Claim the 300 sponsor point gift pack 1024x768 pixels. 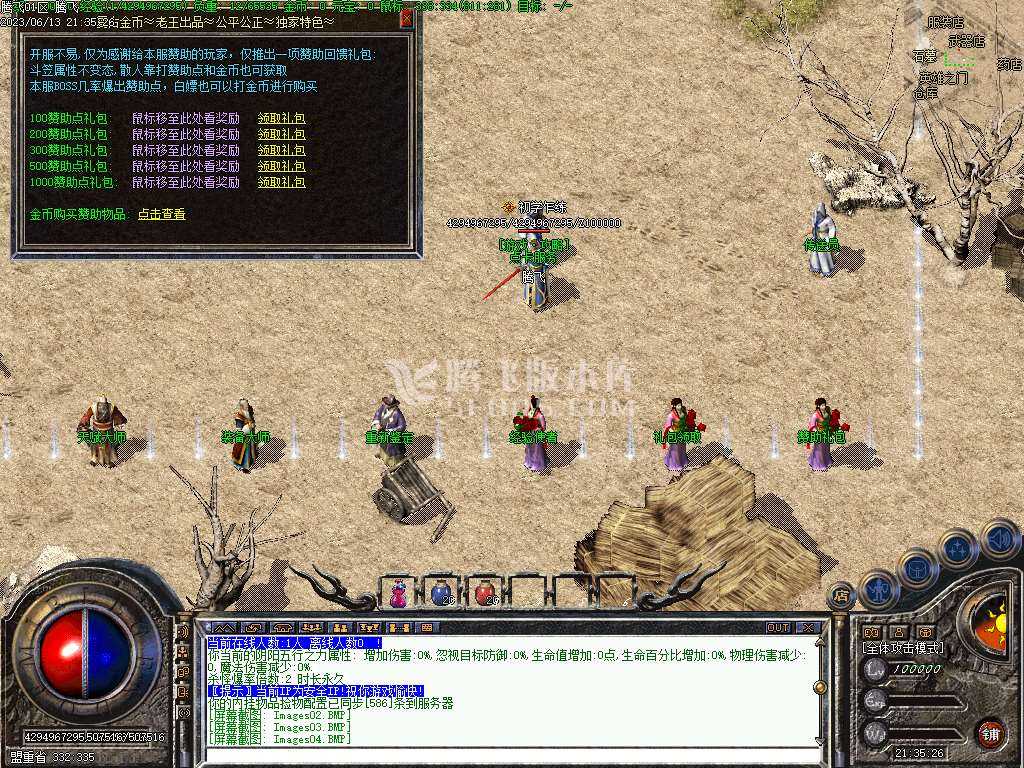click(281, 151)
